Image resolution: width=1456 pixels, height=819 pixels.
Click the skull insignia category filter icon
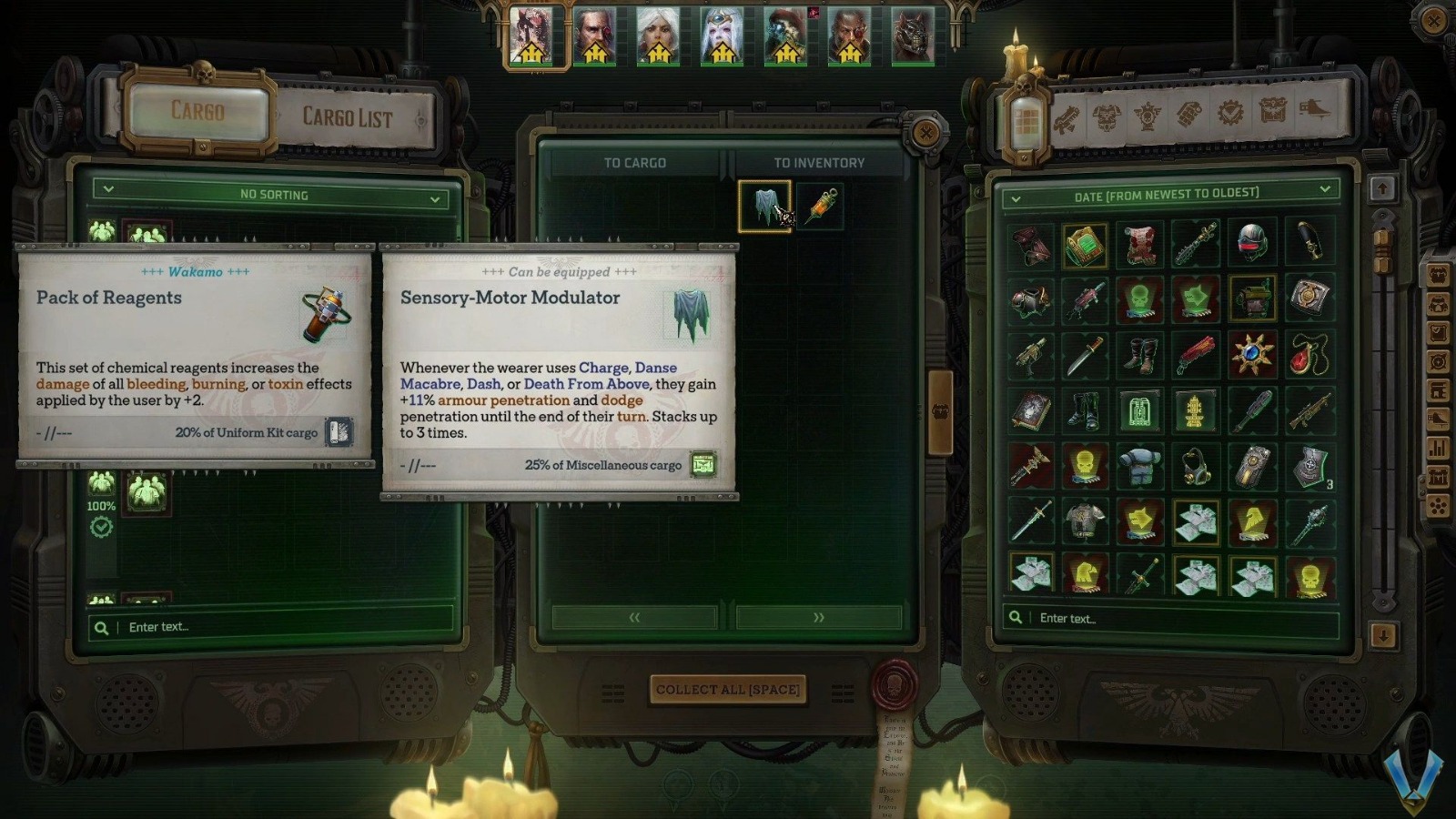[x=1147, y=116]
